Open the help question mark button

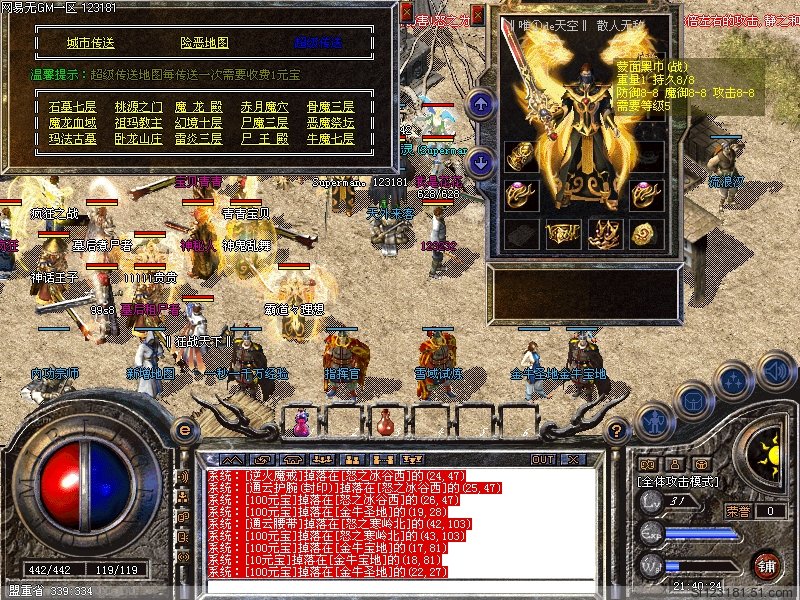(618, 431)
